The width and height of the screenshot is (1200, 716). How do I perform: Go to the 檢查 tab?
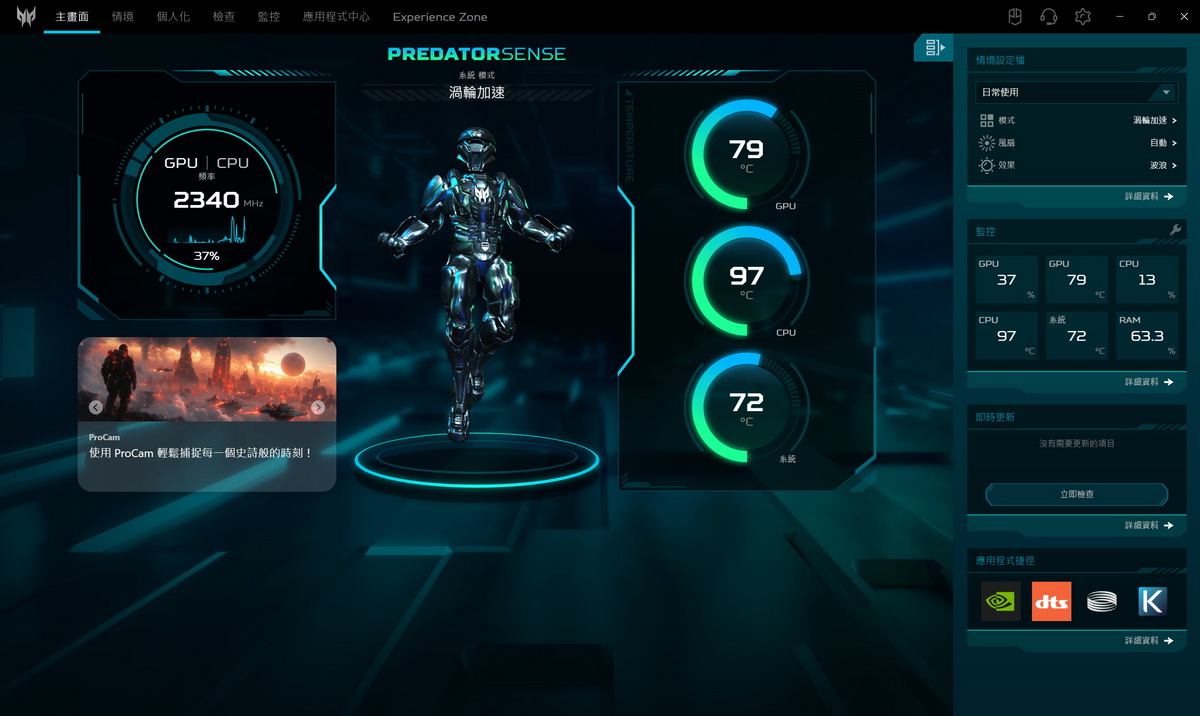click(x=224, y=17)
